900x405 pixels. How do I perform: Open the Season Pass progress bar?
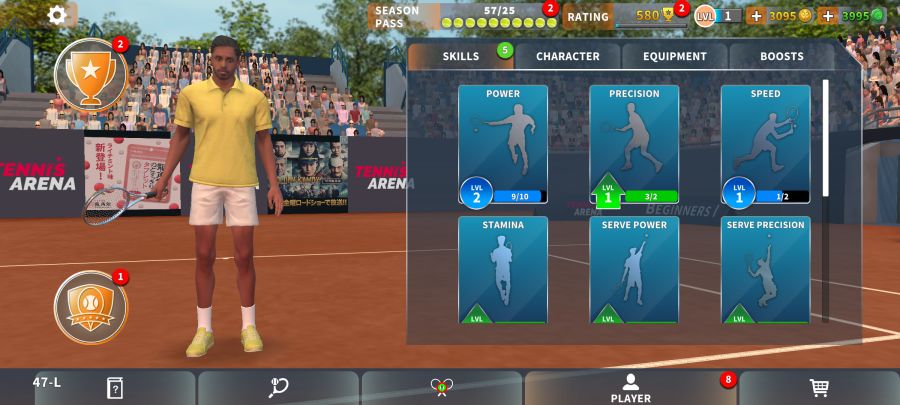[x=499, y=22]
